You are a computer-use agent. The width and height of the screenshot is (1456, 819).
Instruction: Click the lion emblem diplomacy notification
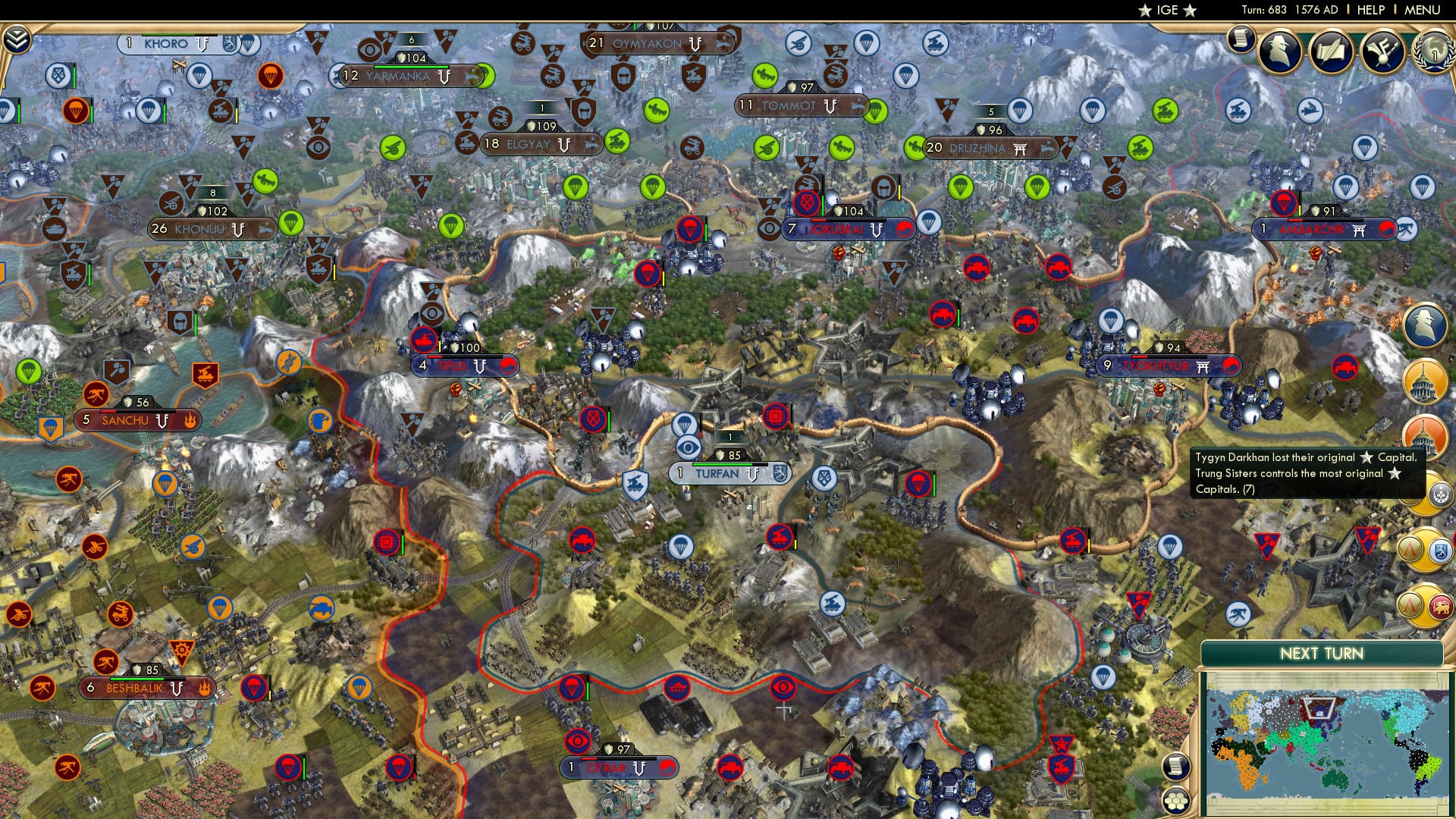click(x=1439, y=607)
